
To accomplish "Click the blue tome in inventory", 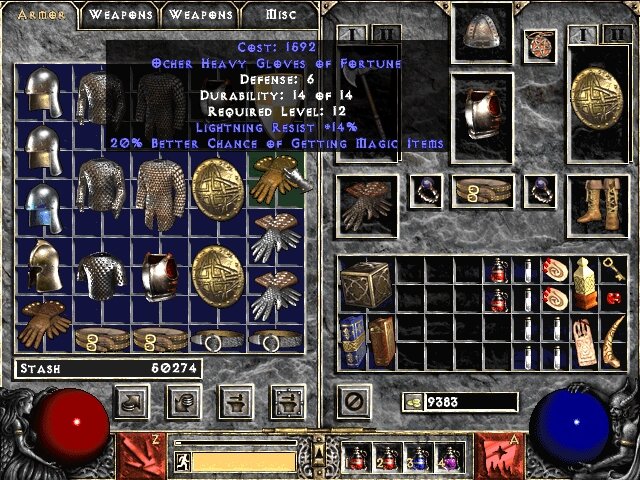I will coord(353,342).
